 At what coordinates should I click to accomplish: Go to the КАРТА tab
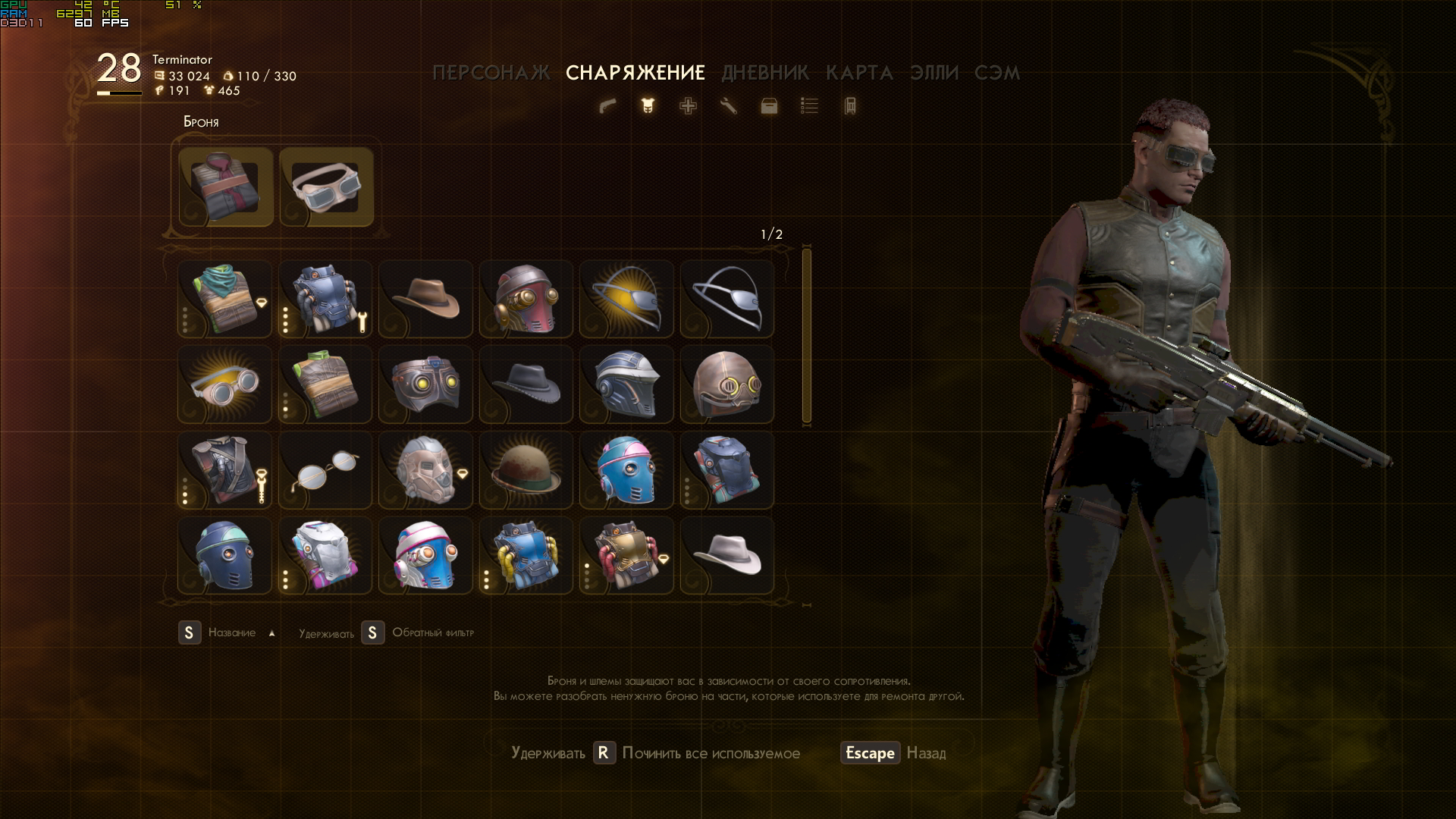859,73
